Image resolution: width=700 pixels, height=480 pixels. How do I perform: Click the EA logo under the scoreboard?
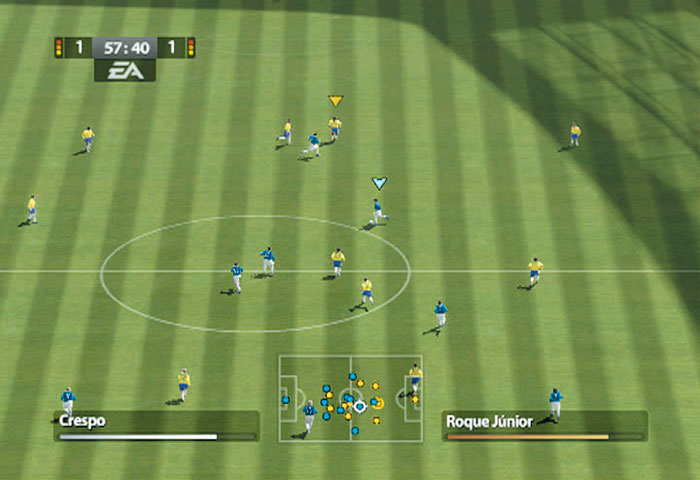click(x=125, y=70)
